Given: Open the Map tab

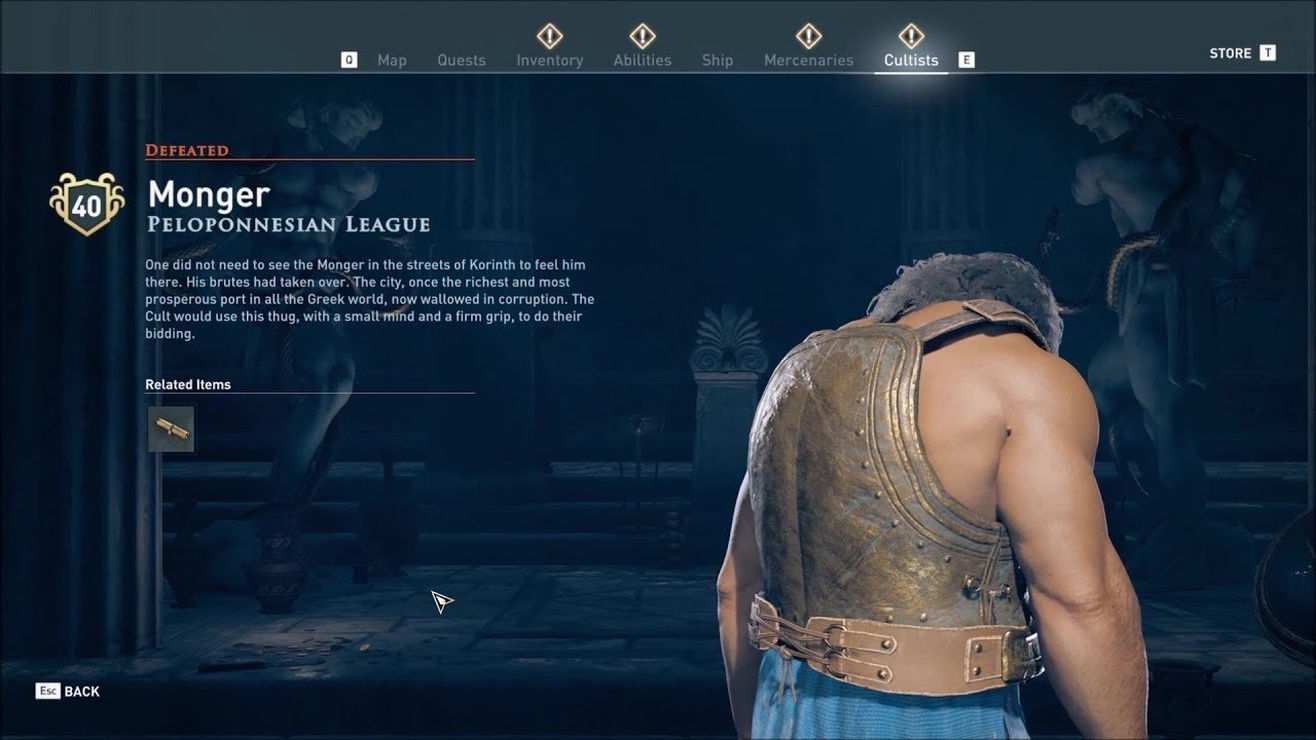Looking at the screenshot, I should (x=391, y=60).
